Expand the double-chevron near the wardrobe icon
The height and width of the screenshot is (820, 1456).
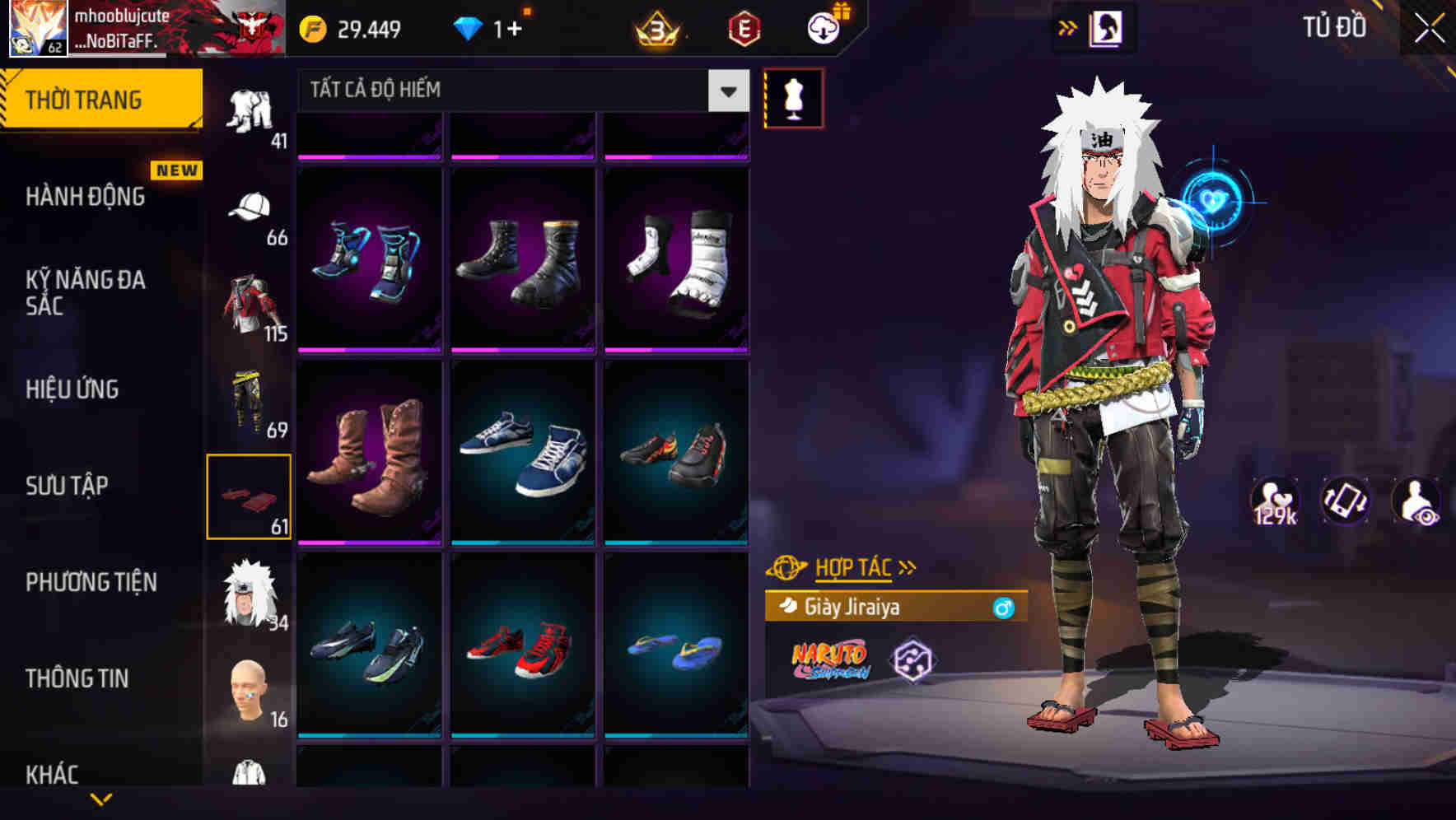coord(1068,26)
